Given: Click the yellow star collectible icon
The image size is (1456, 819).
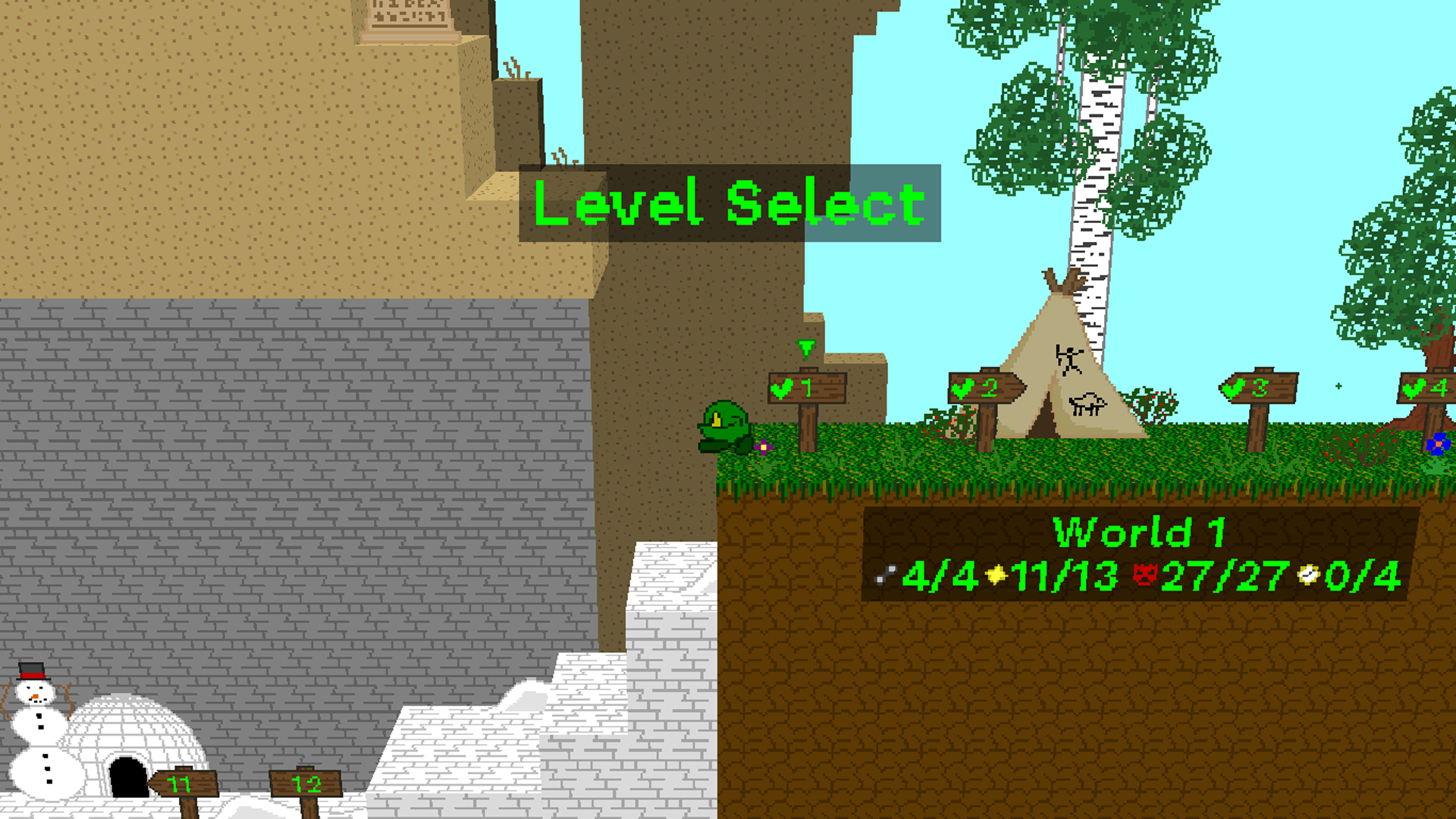Looking at the screenshot, I should (x=995, y=575).
